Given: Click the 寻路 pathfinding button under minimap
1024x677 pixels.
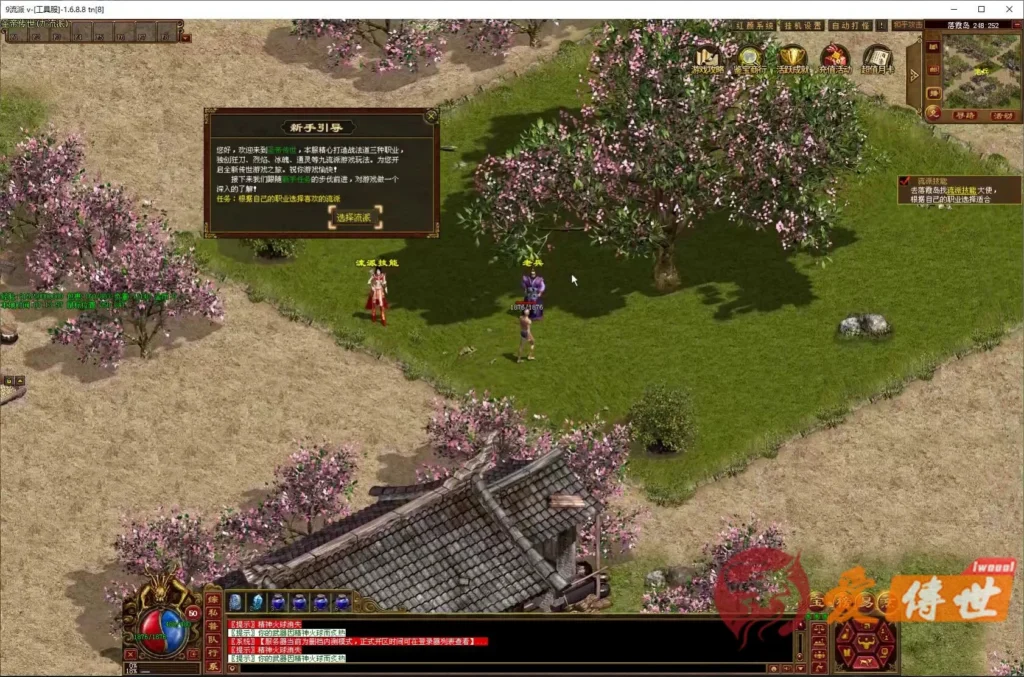Looking at the screenshot, I should pyautogui.click(x=964, y=115).
